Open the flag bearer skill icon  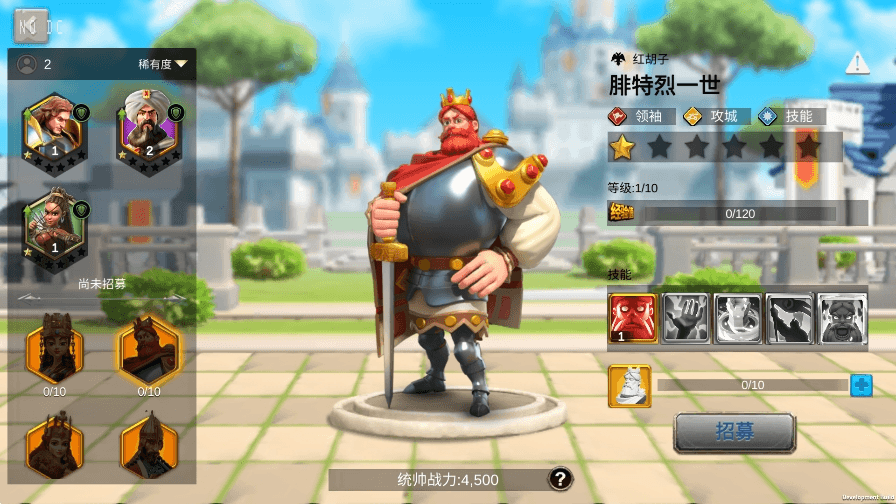[789, 319]
